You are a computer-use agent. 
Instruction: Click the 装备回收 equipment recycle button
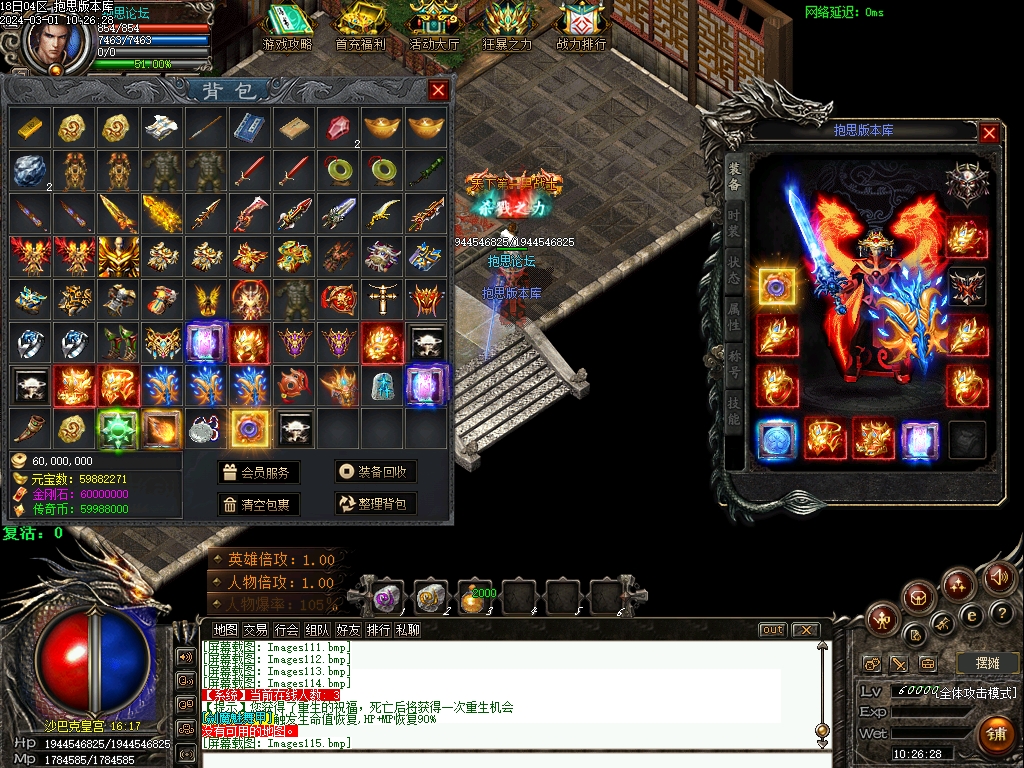tap(375, 472)
